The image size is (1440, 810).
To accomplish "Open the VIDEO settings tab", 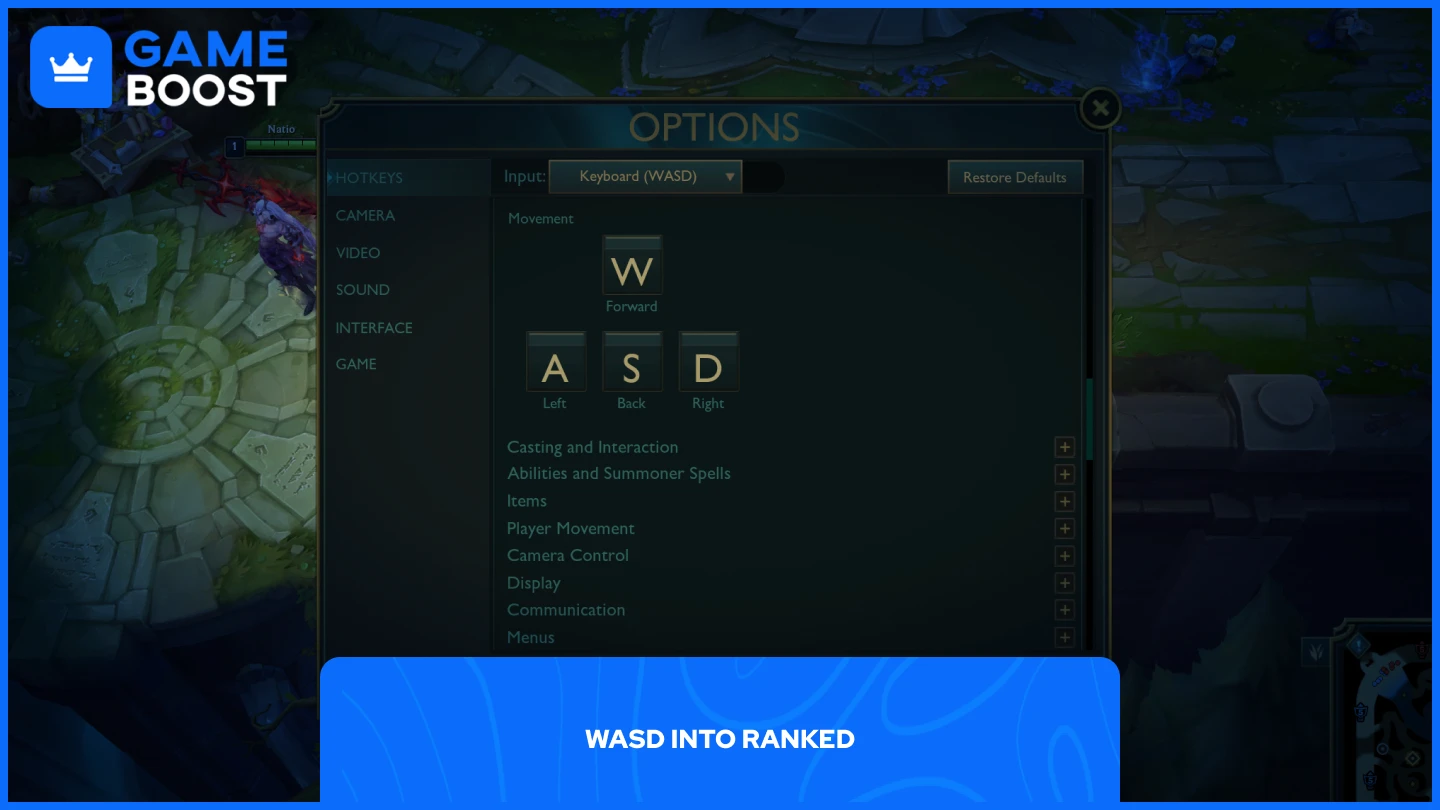I will 358,253.
